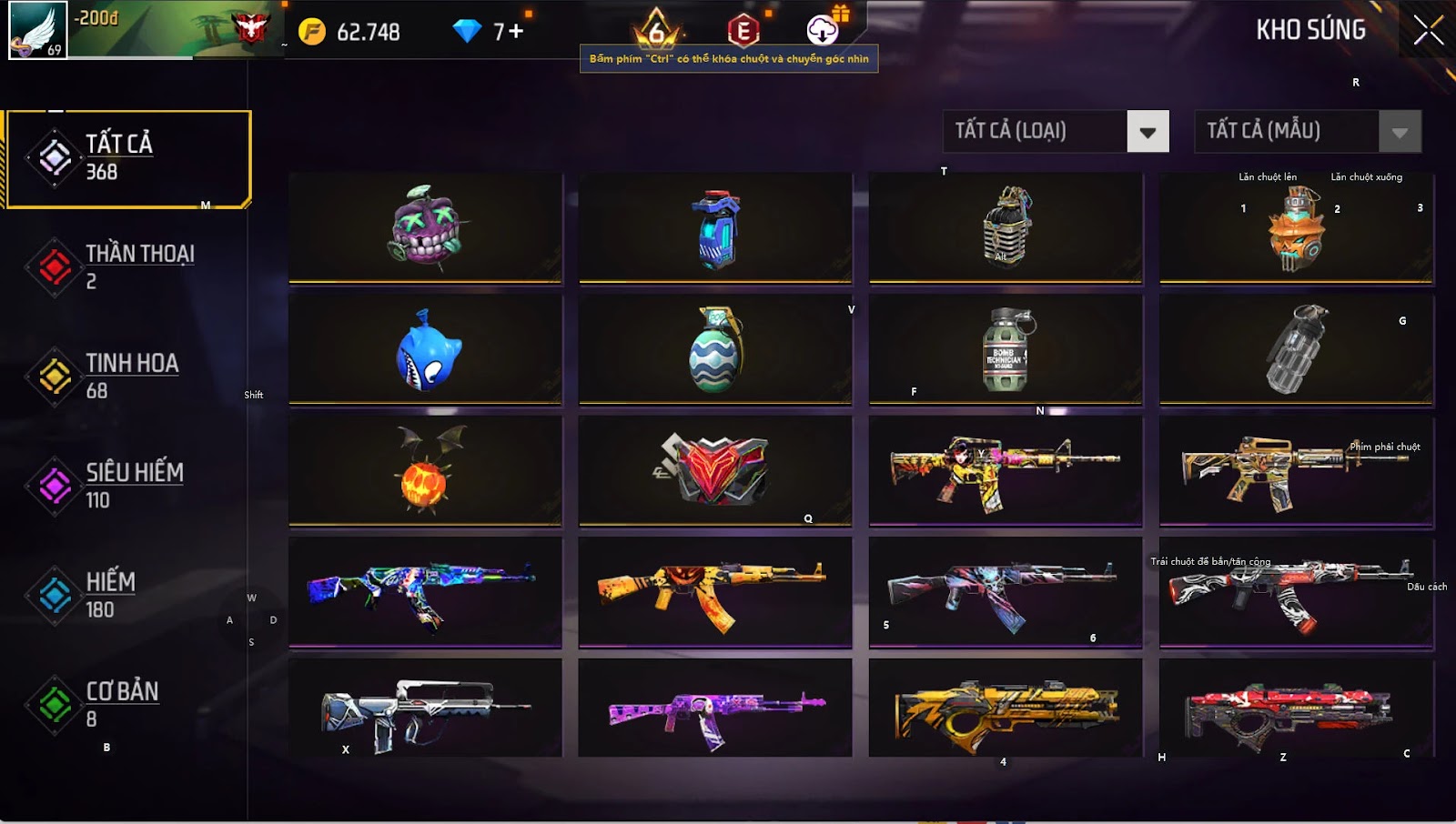1456x824 pixels.
Task: Select the orange bat-winged pumpkin grenade
Action: tap(425, 471)
